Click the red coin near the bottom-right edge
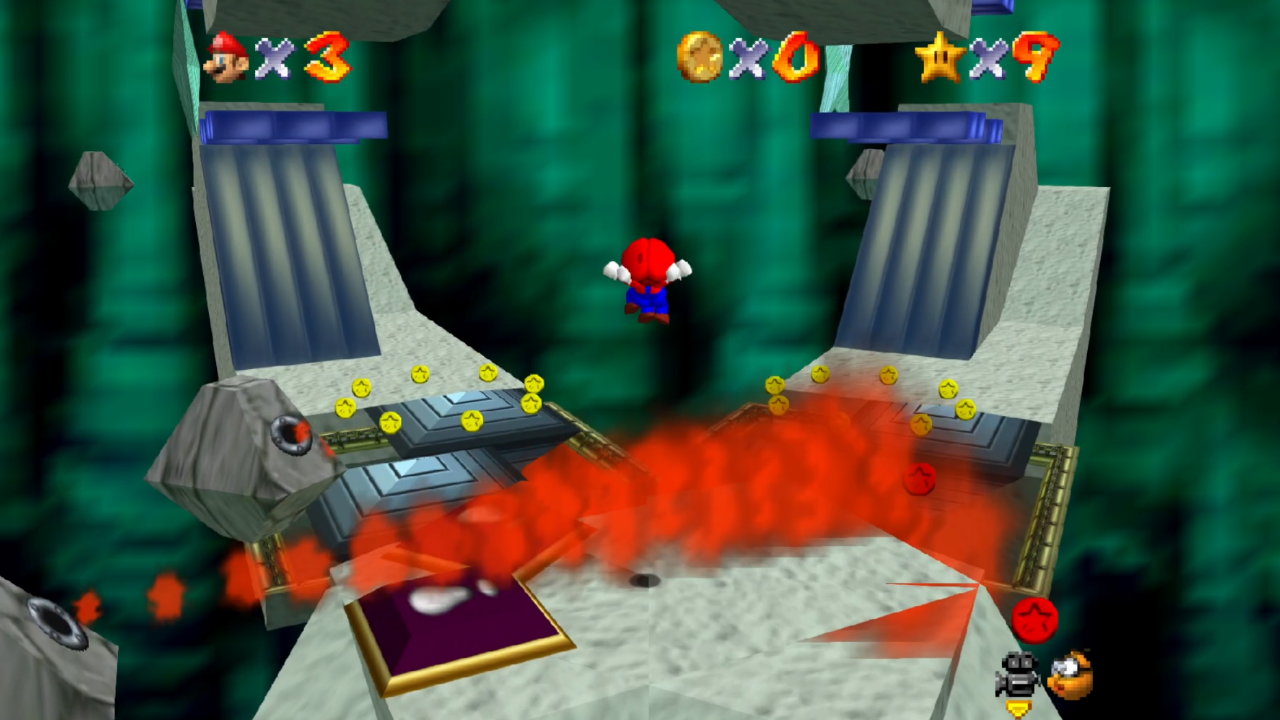 coord(1035,620)
